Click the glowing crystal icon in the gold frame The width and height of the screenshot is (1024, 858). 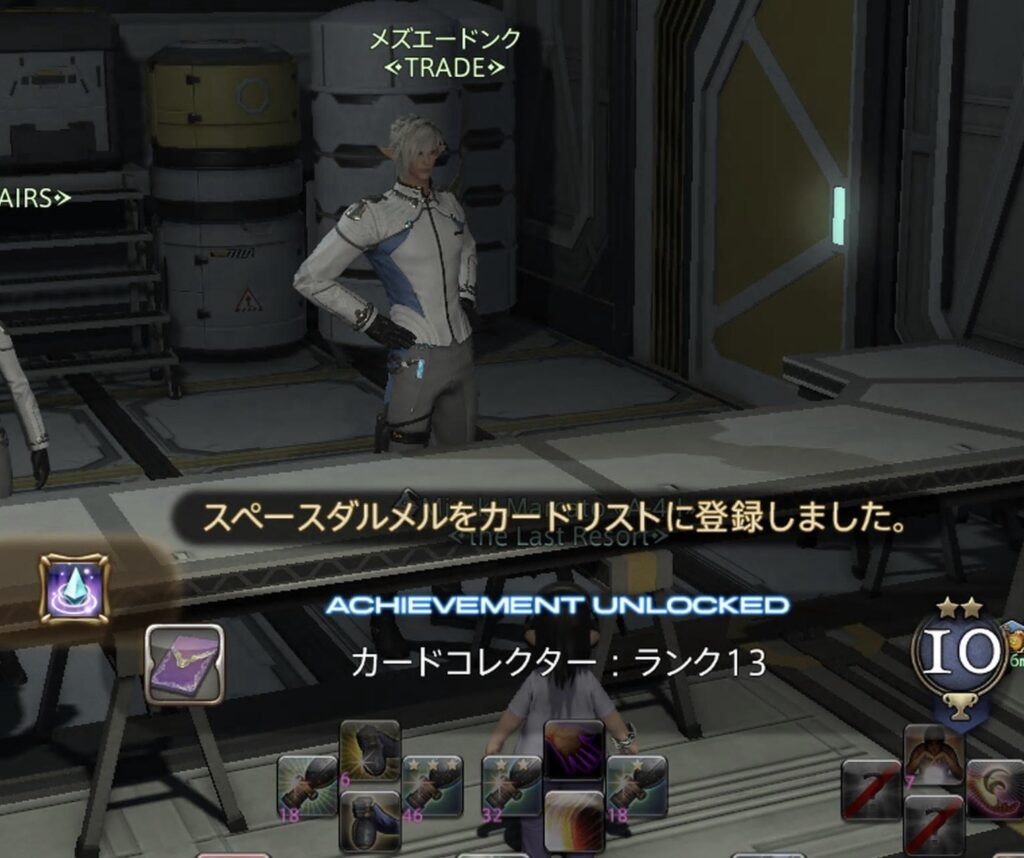[73, 589]
